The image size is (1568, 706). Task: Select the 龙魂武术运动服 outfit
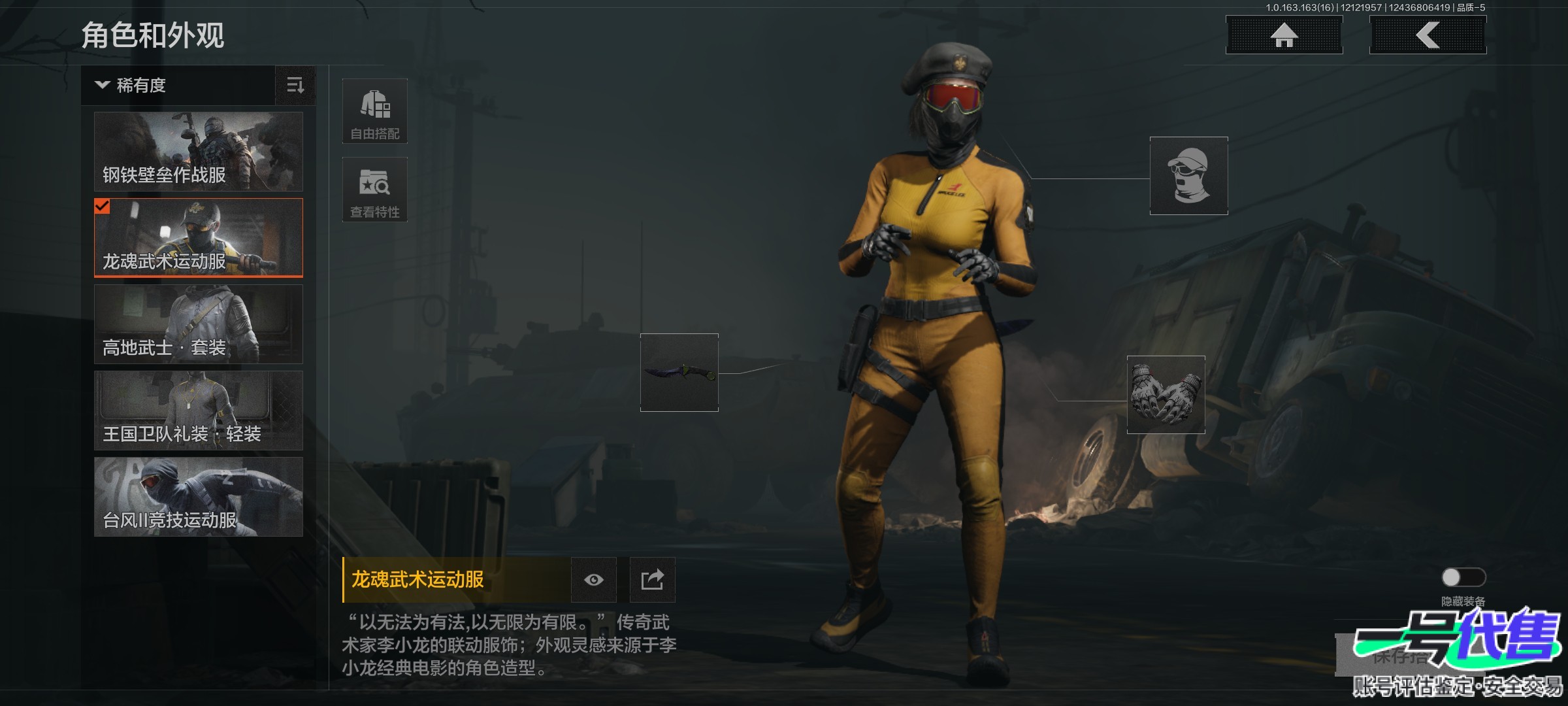[199, 238]
